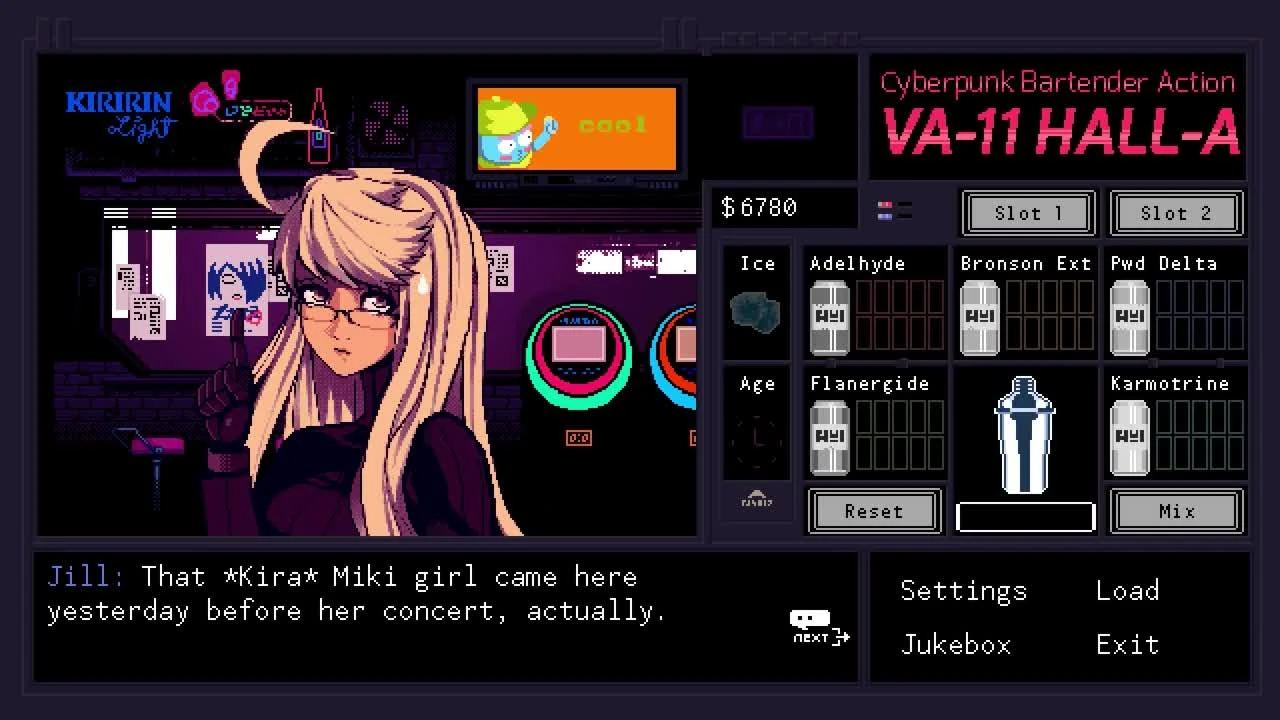The width and height of the screenshot is (1280, 720).
Task: Open the Jukebox
Action: pos(956,644)
